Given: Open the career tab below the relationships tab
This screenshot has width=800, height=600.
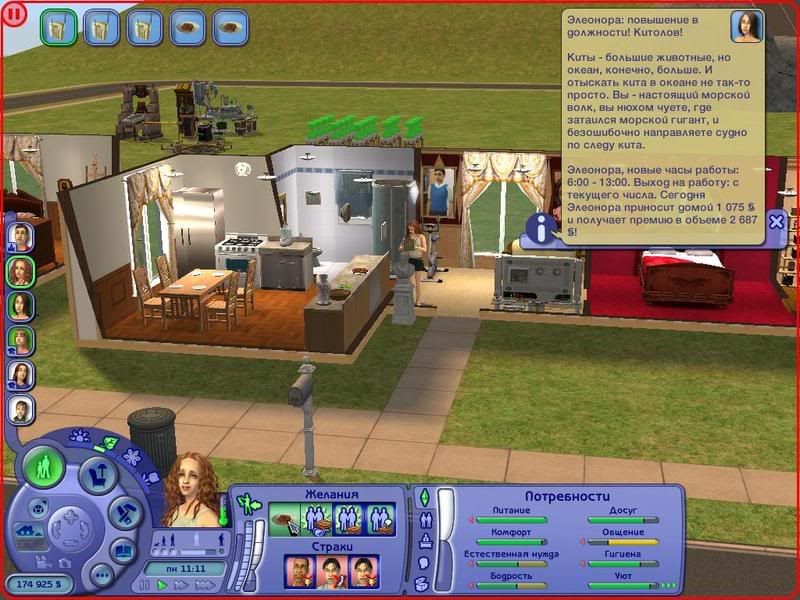Looking at the screenshot, I should (x=423, y=542).
